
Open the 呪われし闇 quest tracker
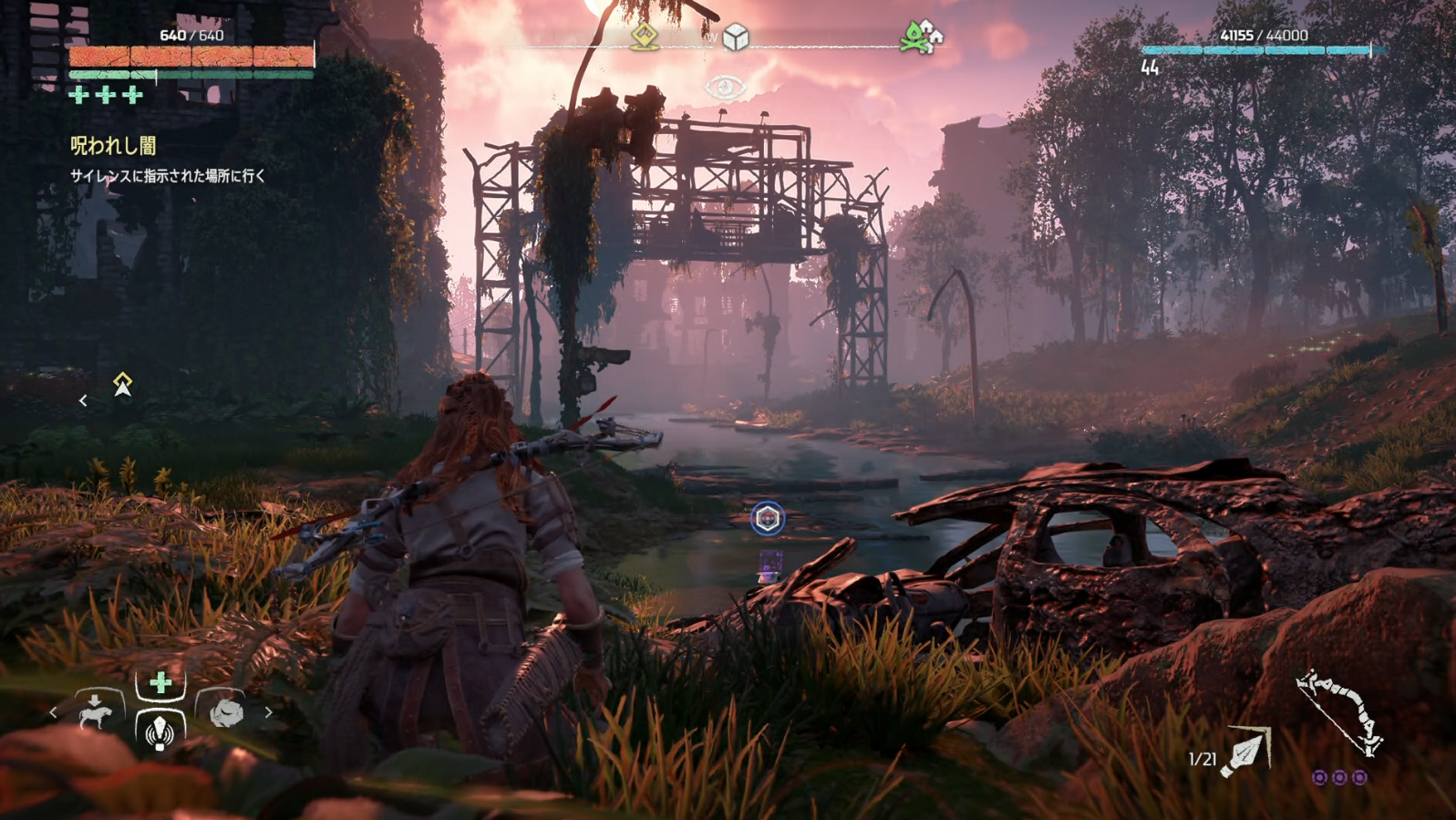point(113,146)
